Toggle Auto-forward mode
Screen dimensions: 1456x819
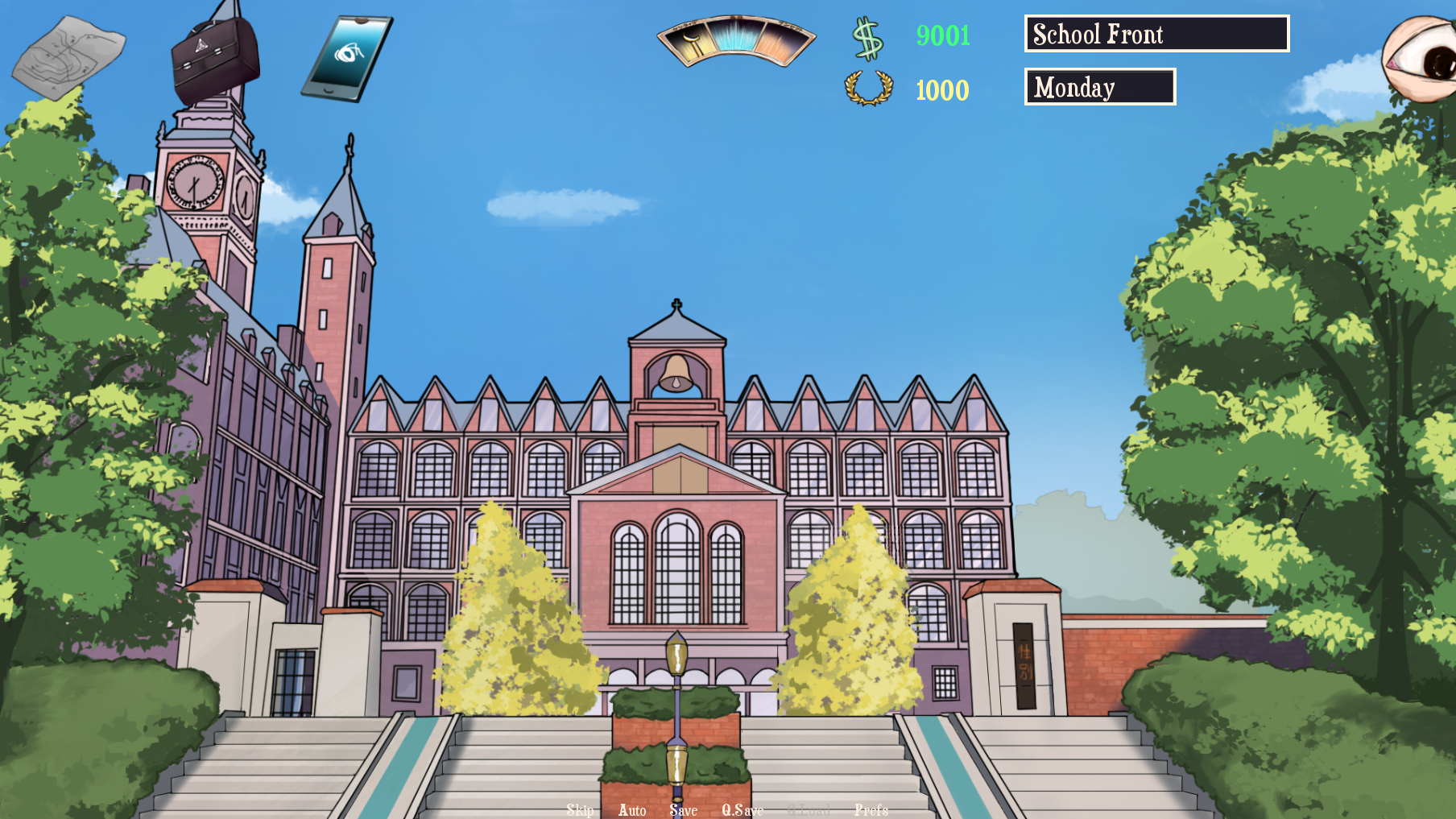point(632,809)
